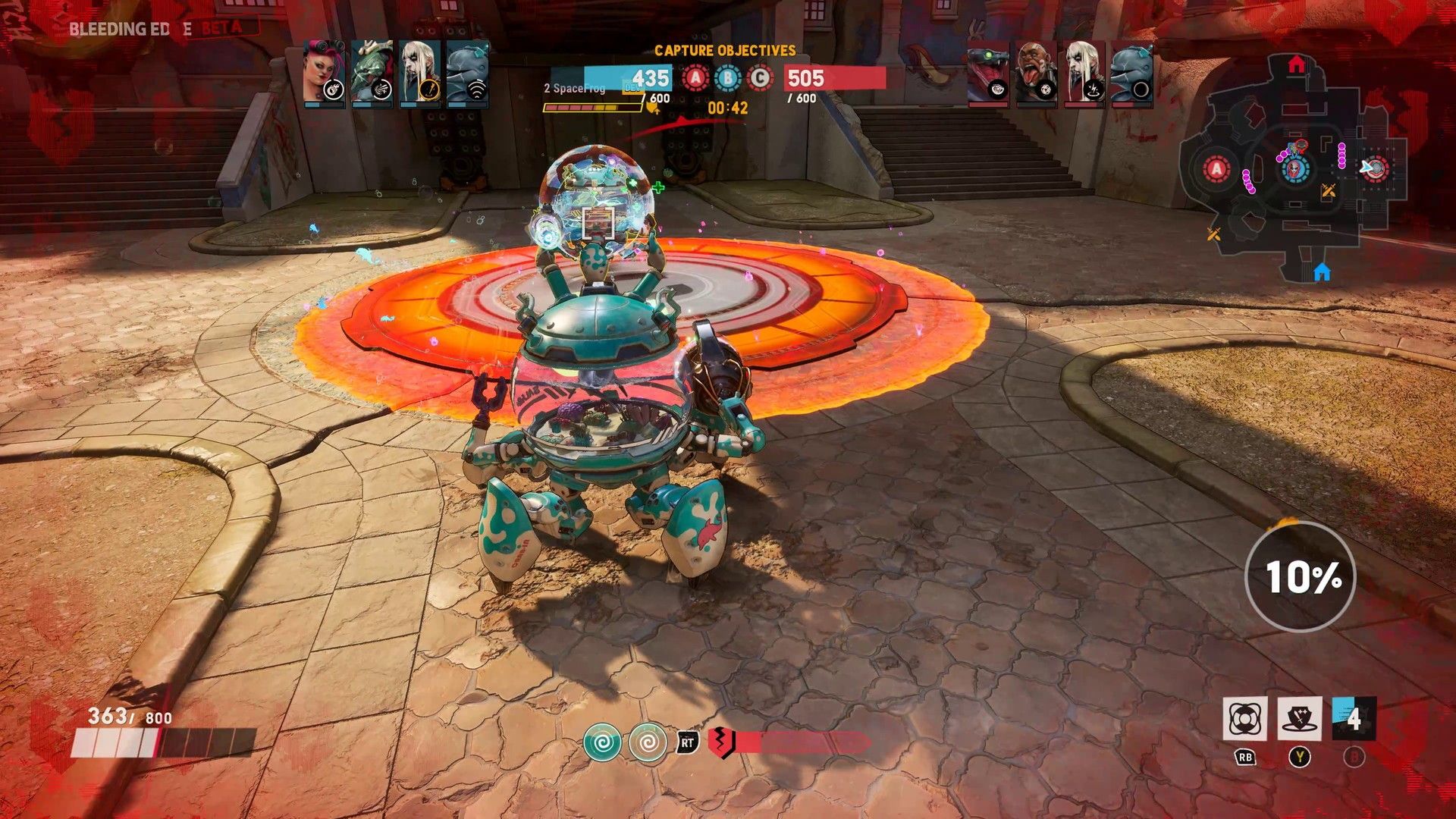
Task: Select the enemy snake character portrait
Action: pyautogui.click(x=988, y=74)
